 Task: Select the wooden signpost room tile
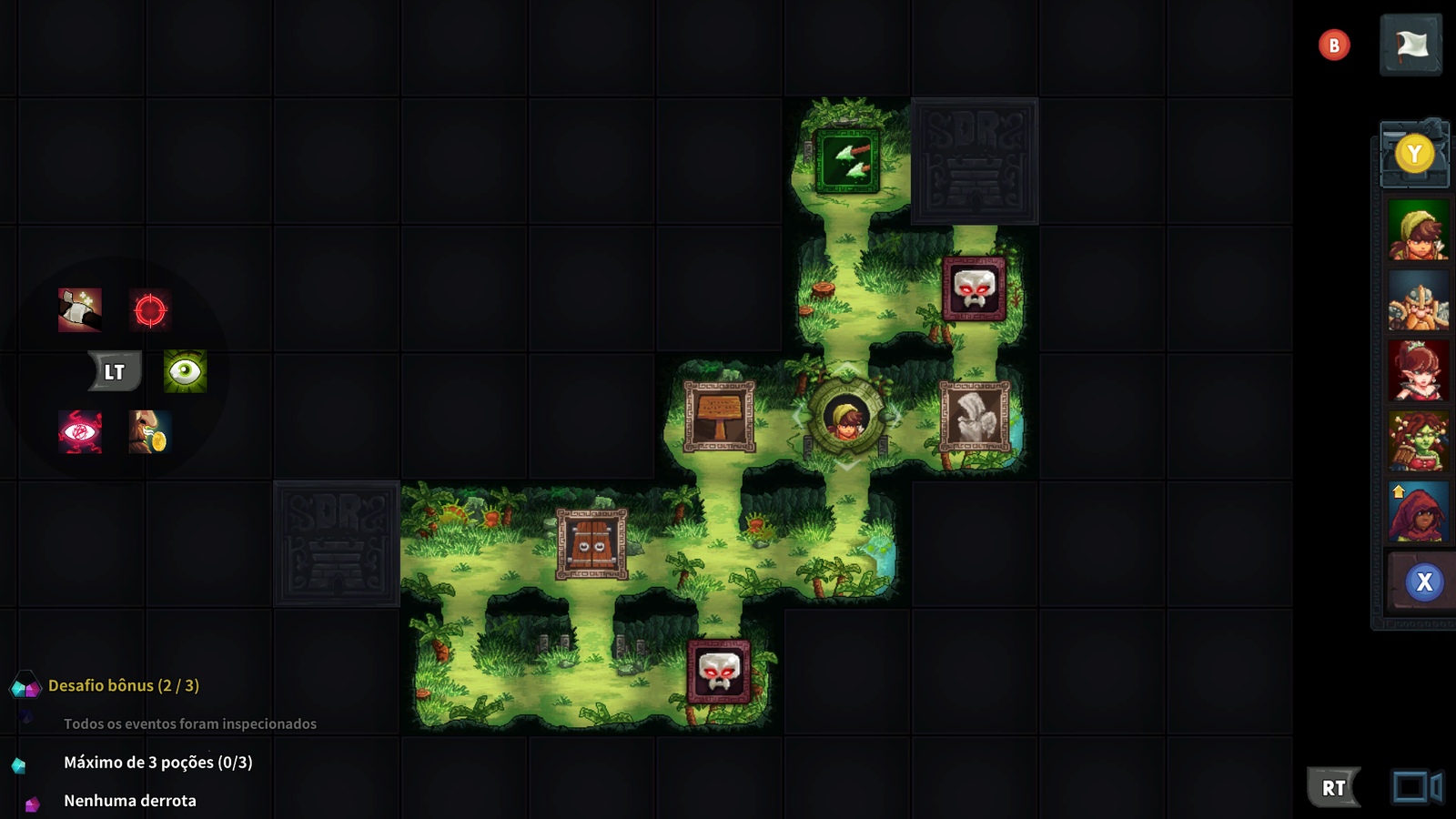point(720,416)
